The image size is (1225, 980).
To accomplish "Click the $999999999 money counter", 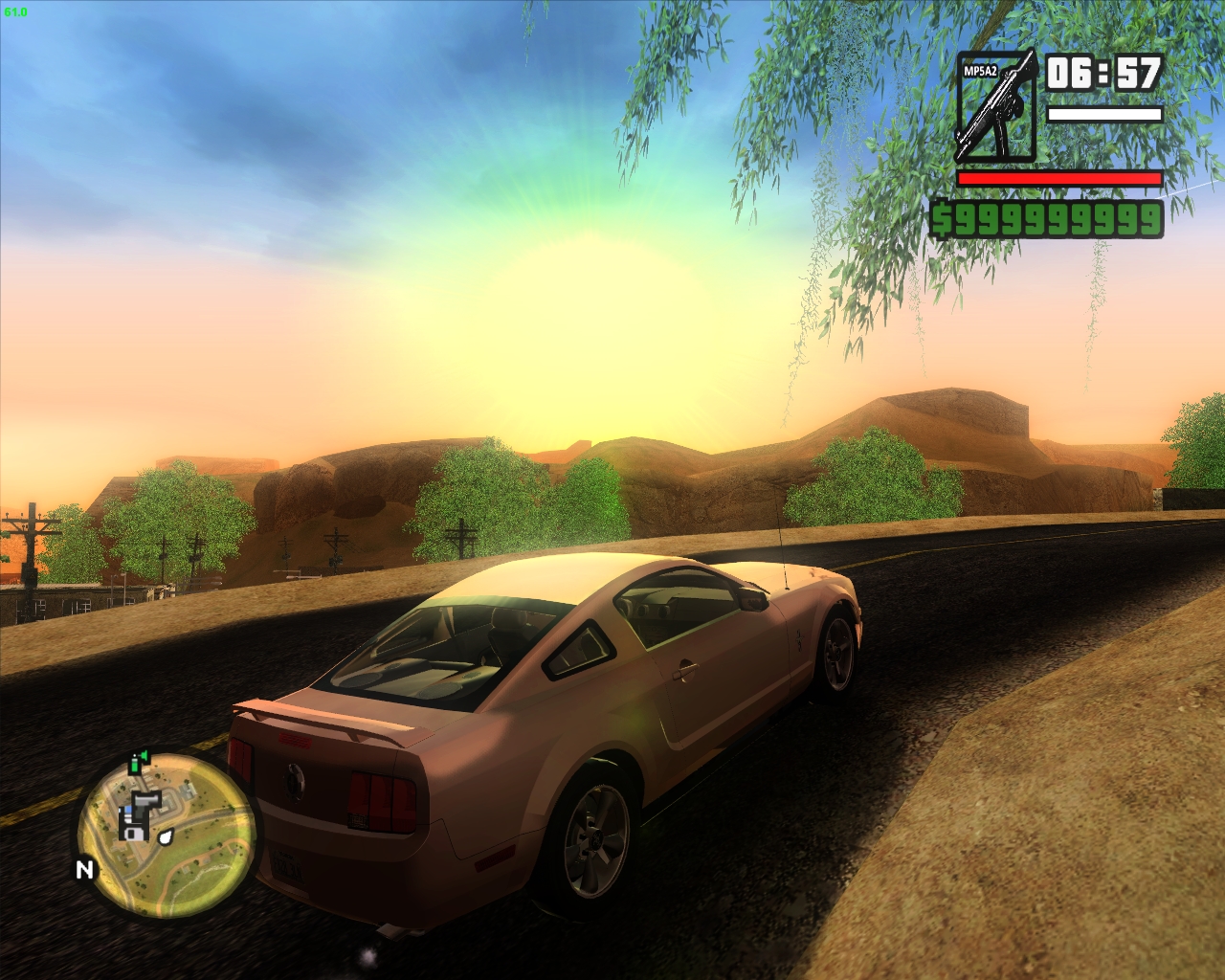I will 1047,219.
